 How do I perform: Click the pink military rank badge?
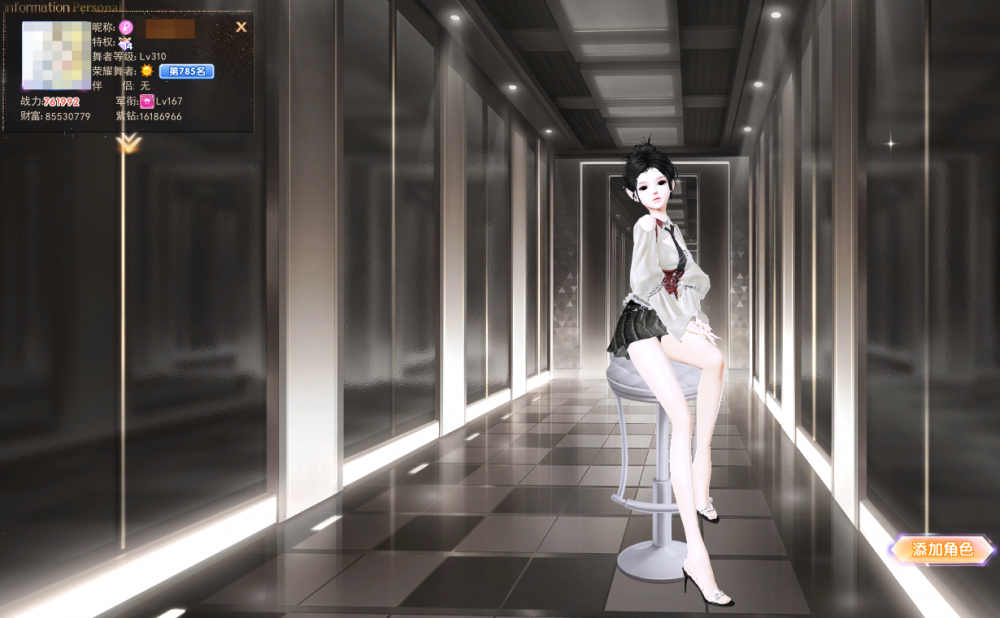click(x=147, y=101)
